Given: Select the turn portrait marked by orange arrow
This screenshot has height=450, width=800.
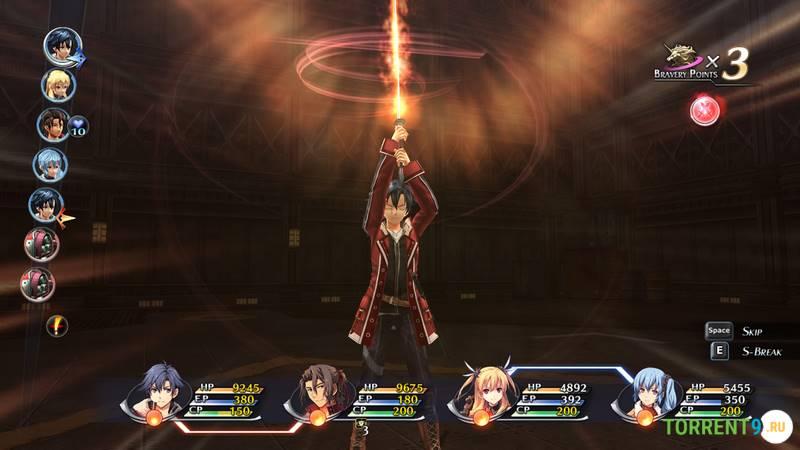Looking at the screenshot, I should click(46, 205).
